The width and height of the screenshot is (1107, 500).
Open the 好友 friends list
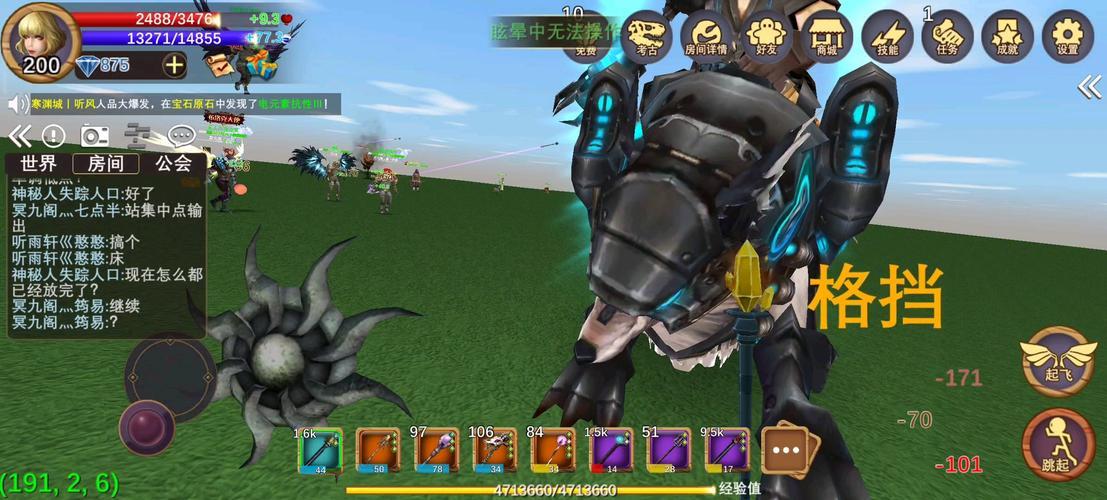tap(767, 36)
